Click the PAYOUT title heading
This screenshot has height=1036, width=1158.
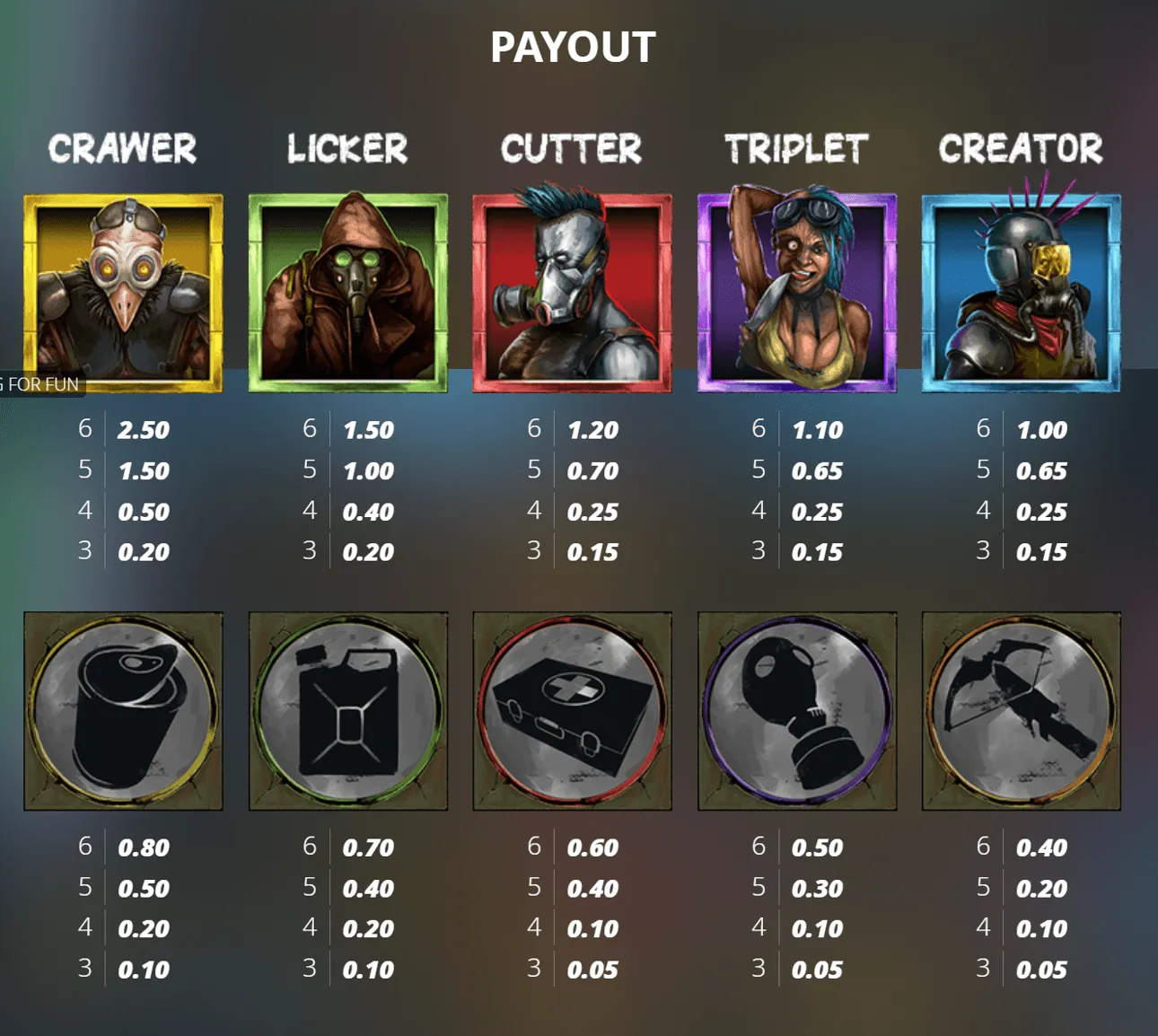click(x=573, y=47)
